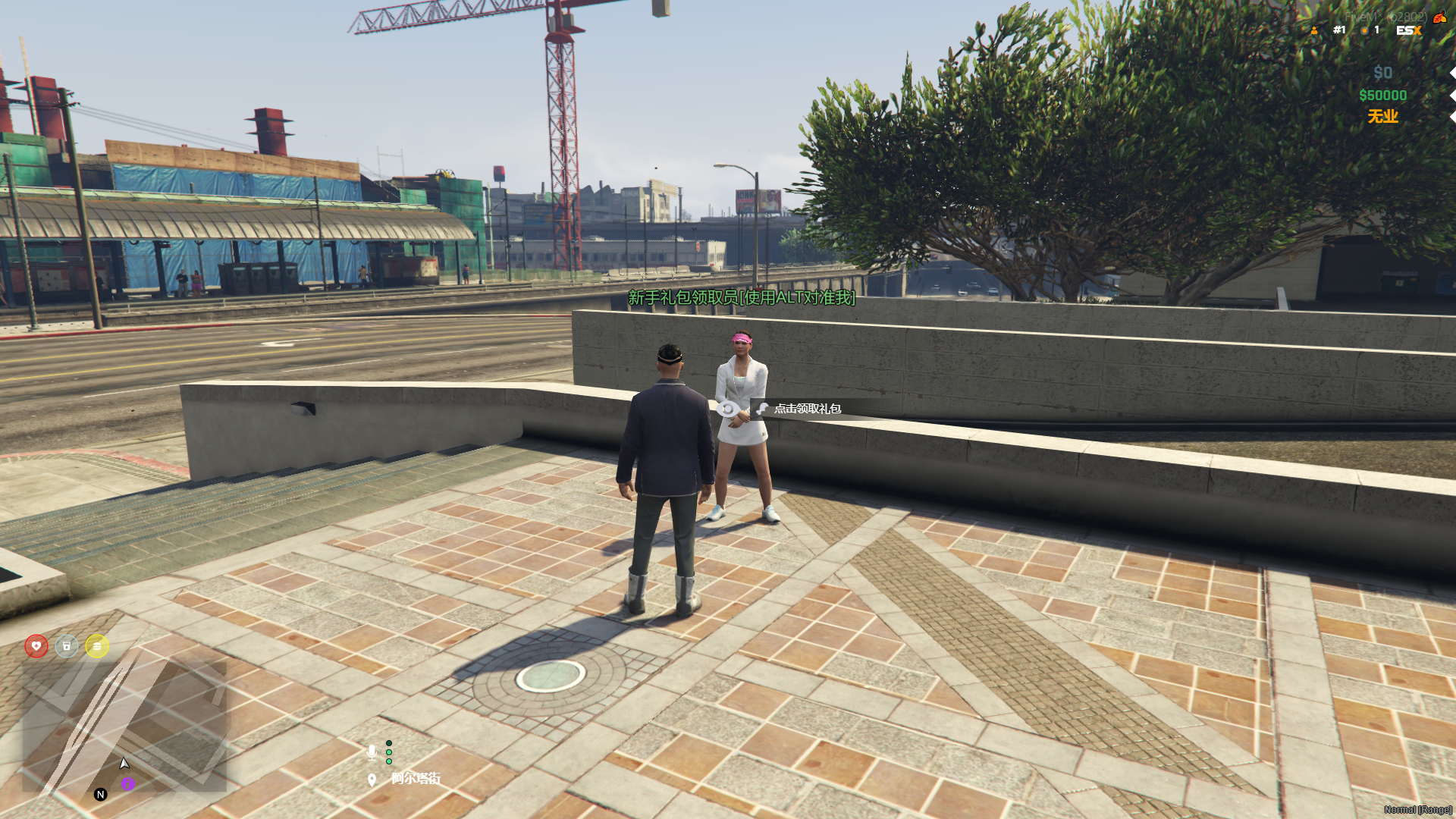Toggle the microphone voice icon
Screen dimensions: 1456x819
click(372, 752)
